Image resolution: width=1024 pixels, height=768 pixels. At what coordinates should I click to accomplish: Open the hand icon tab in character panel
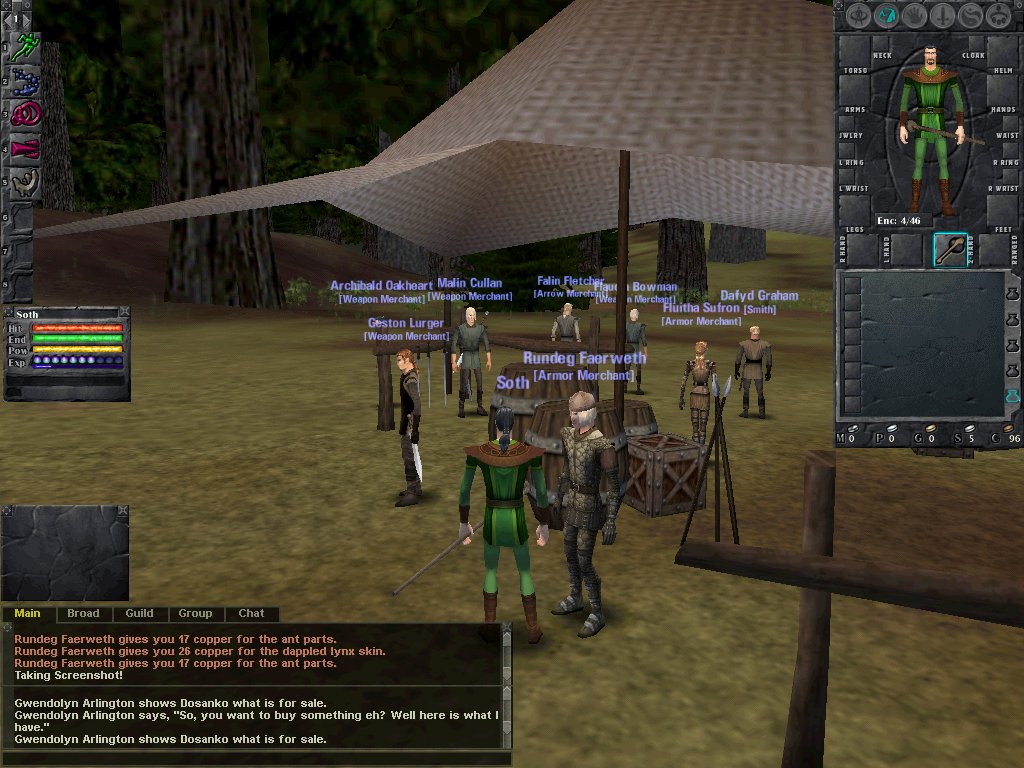(914, 16)
